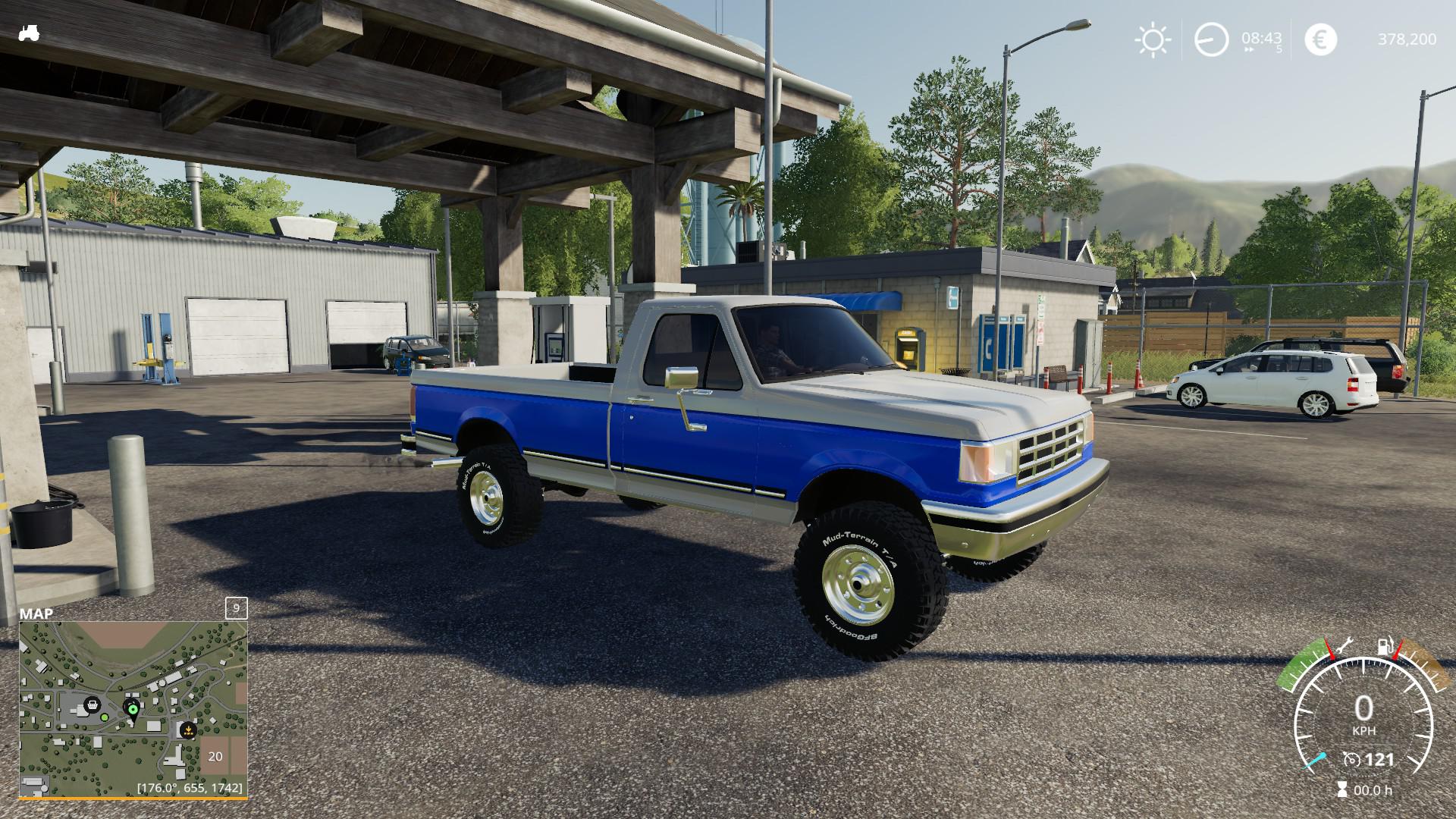Click the tractor icon in top corner

pyautogui.click(x=29, y=33)
